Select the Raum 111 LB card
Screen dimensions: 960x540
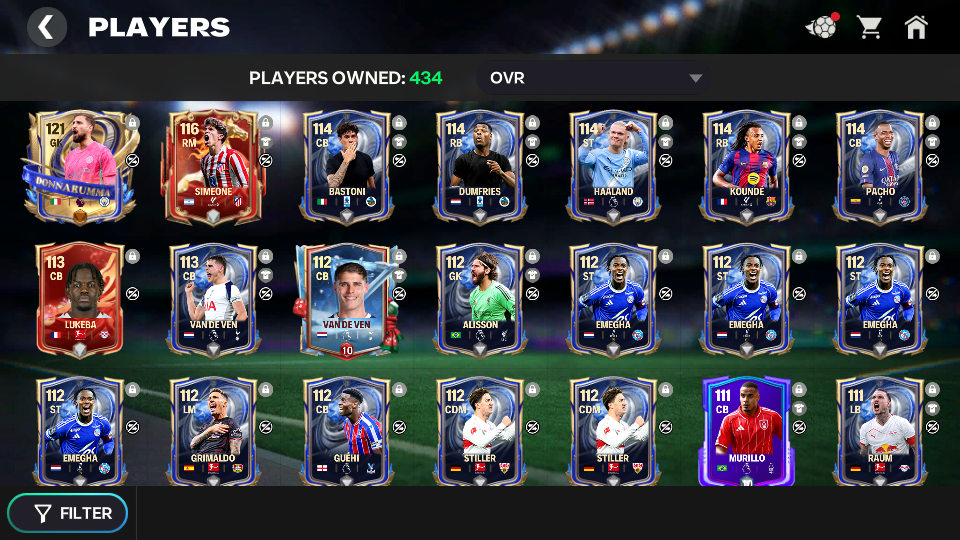tap(879, 431)
